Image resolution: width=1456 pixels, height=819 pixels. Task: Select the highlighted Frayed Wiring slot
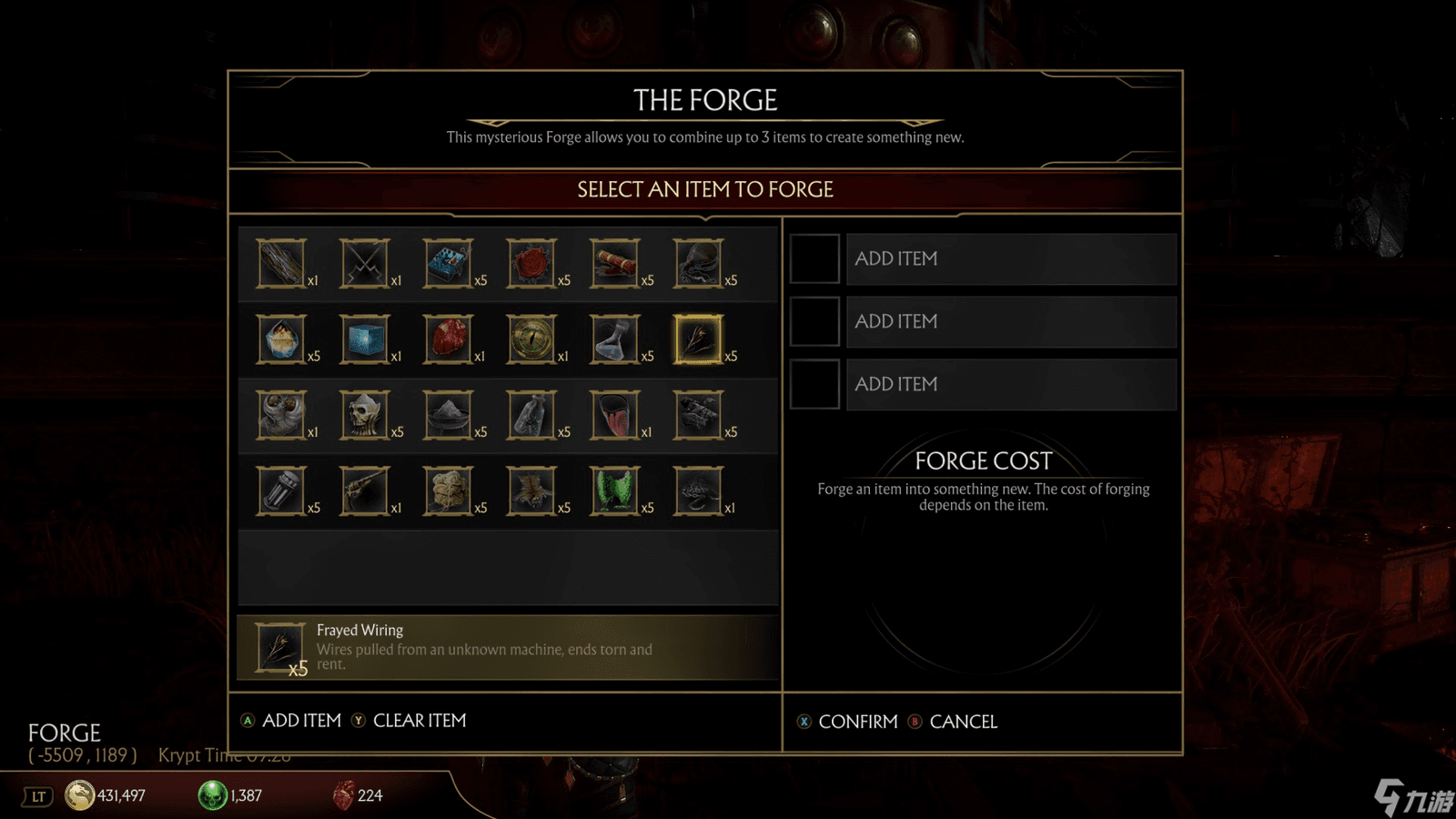[x=698, y=339]
